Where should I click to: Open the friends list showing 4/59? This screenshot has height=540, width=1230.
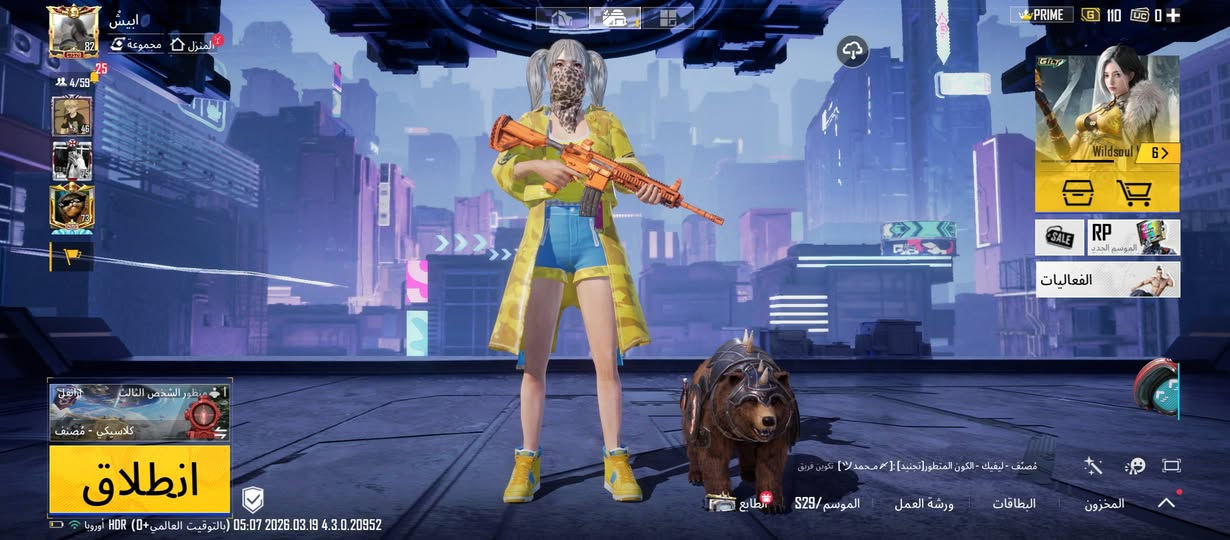(x=73, y=82)
